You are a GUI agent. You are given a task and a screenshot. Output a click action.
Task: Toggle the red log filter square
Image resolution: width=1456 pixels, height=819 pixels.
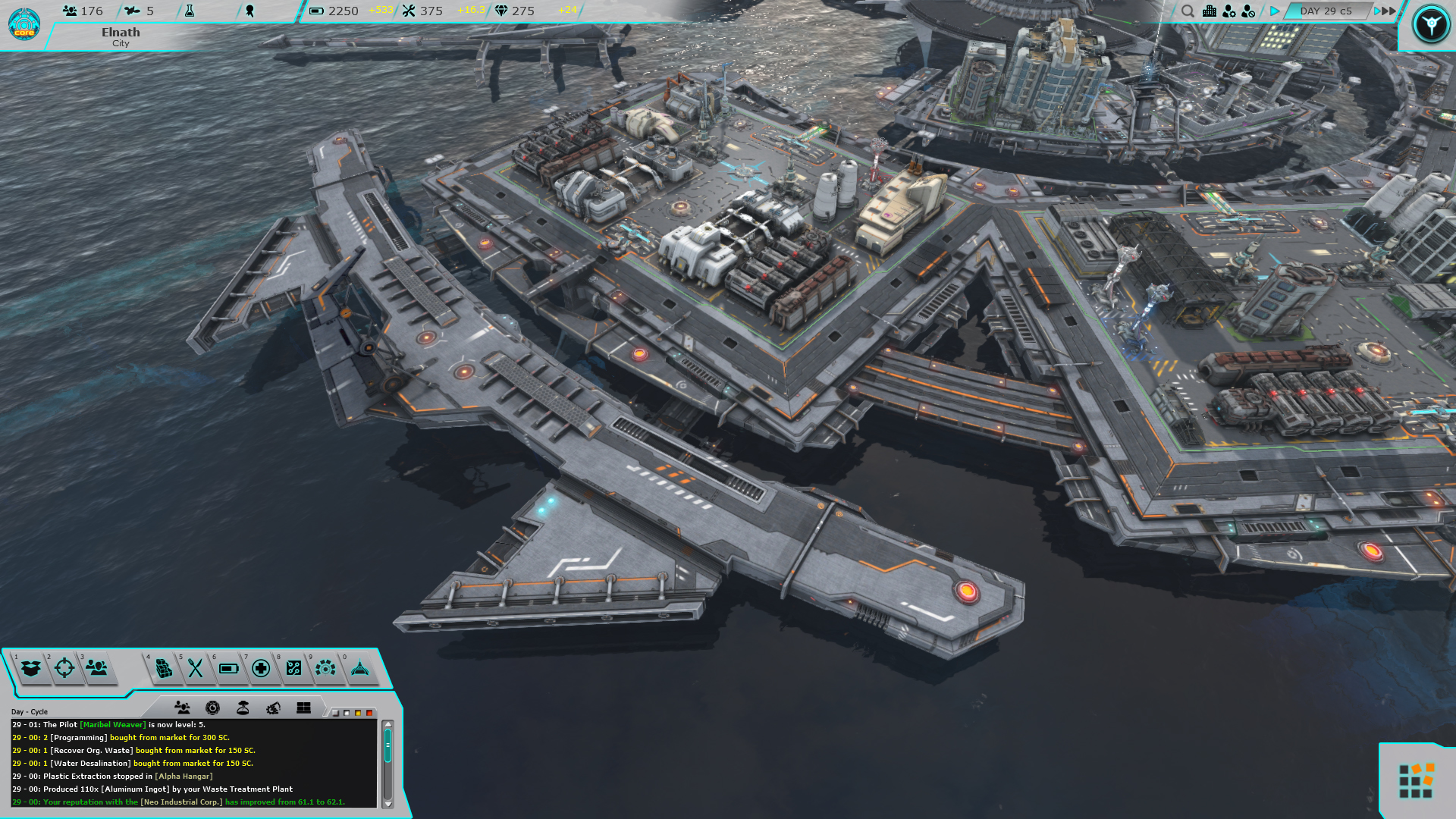tap(369, 713)
